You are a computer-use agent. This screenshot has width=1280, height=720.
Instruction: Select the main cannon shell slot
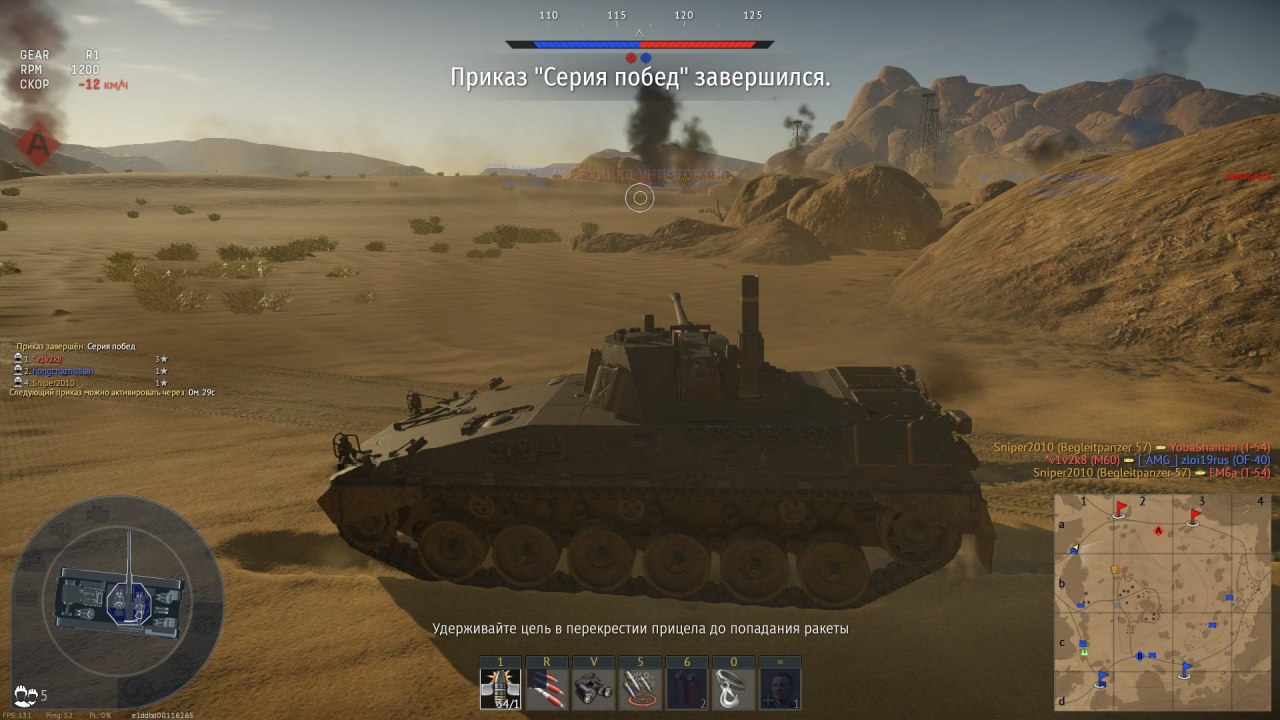point(499,689)
